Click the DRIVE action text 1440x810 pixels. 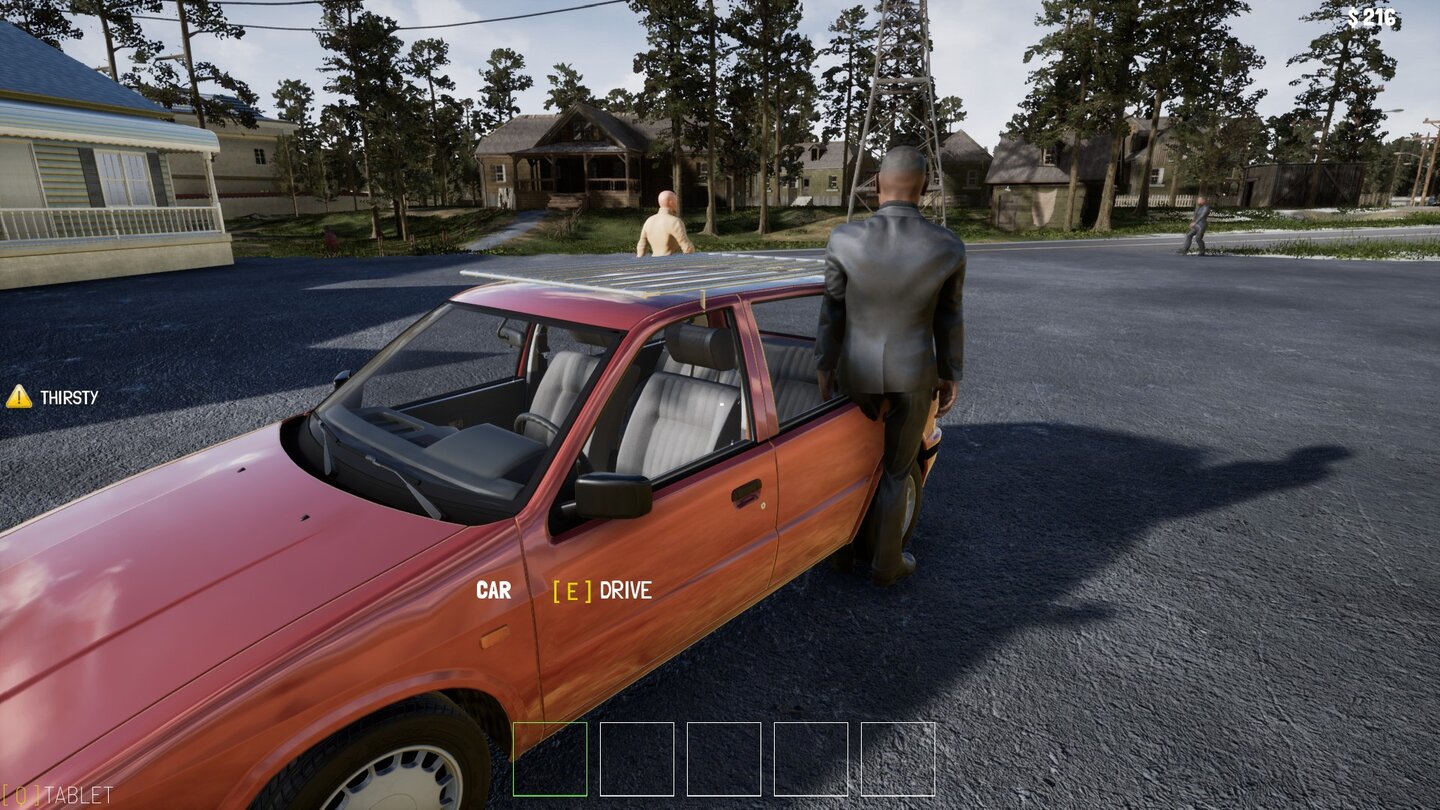[x=625, y=590]
